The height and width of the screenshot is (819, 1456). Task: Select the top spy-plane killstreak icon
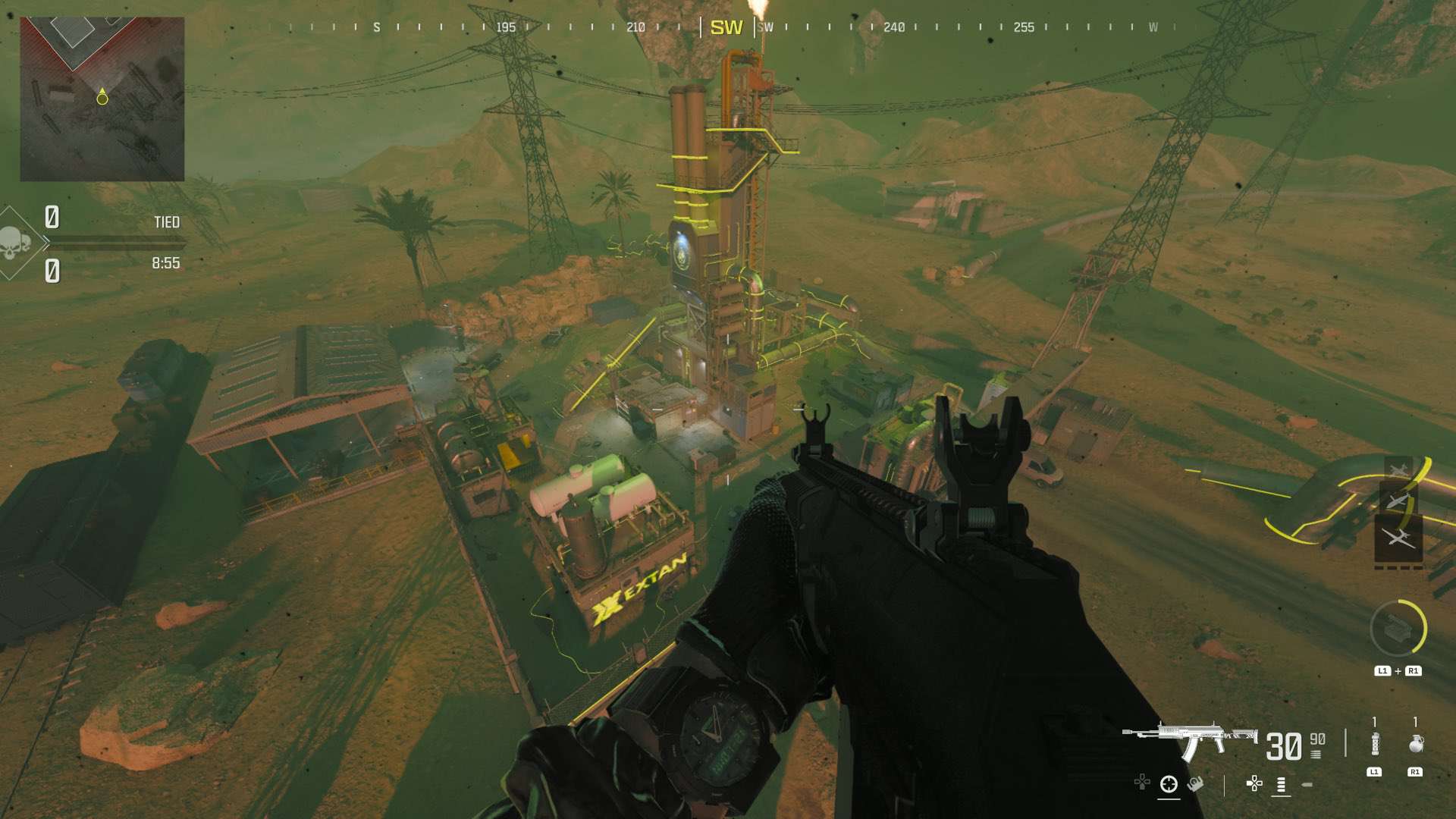(1398, 469)
